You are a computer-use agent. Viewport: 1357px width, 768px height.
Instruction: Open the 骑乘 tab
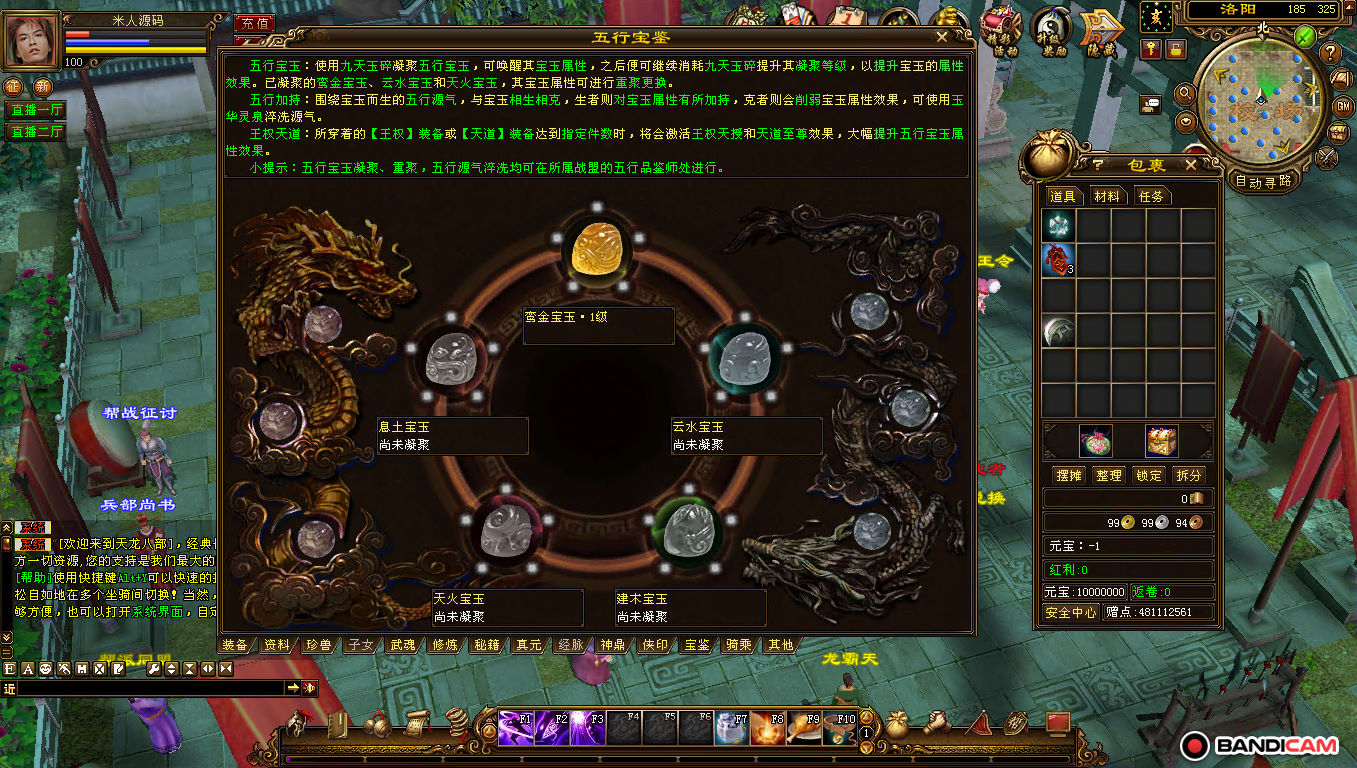739,645
